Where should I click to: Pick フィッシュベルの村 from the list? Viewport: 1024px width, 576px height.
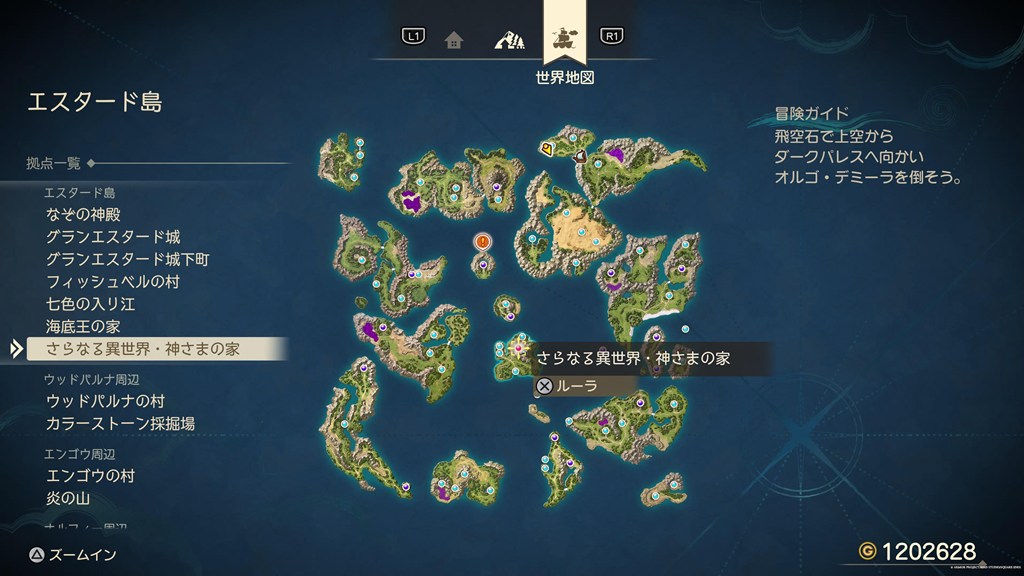(x=112, y=282)
